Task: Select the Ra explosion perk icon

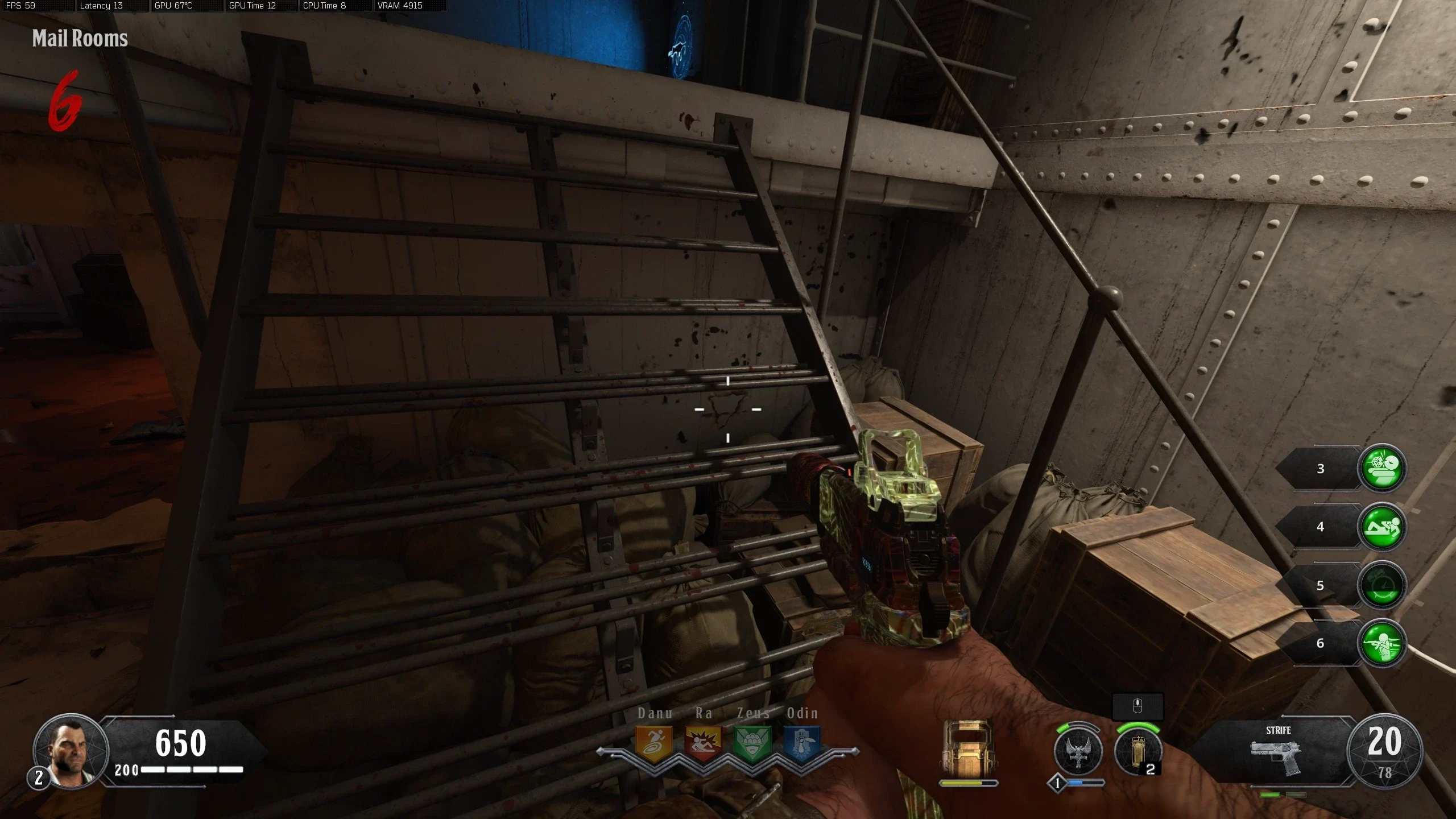Action: coord(703,743)
